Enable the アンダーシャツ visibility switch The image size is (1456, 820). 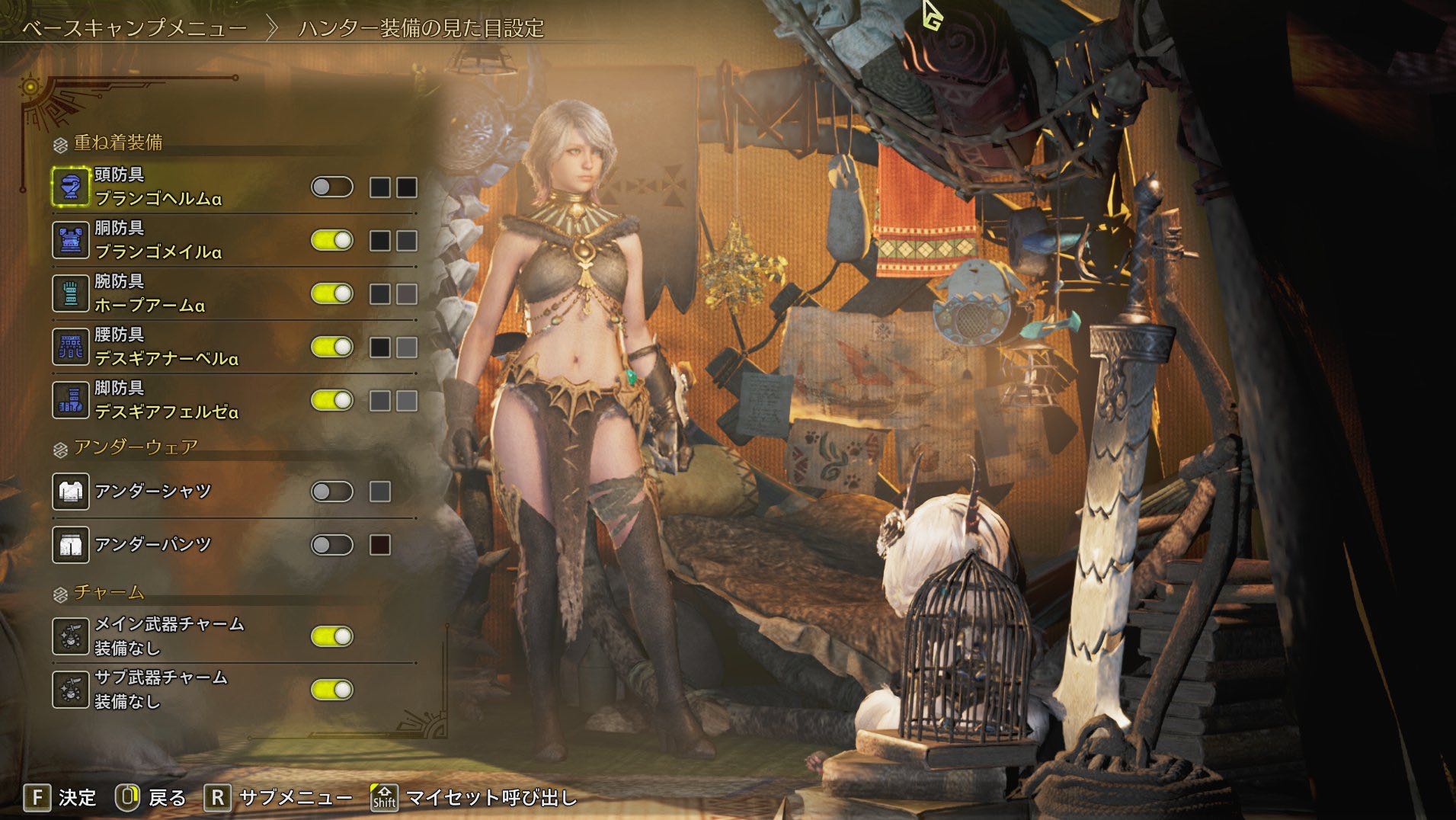(x=332, y=492)
